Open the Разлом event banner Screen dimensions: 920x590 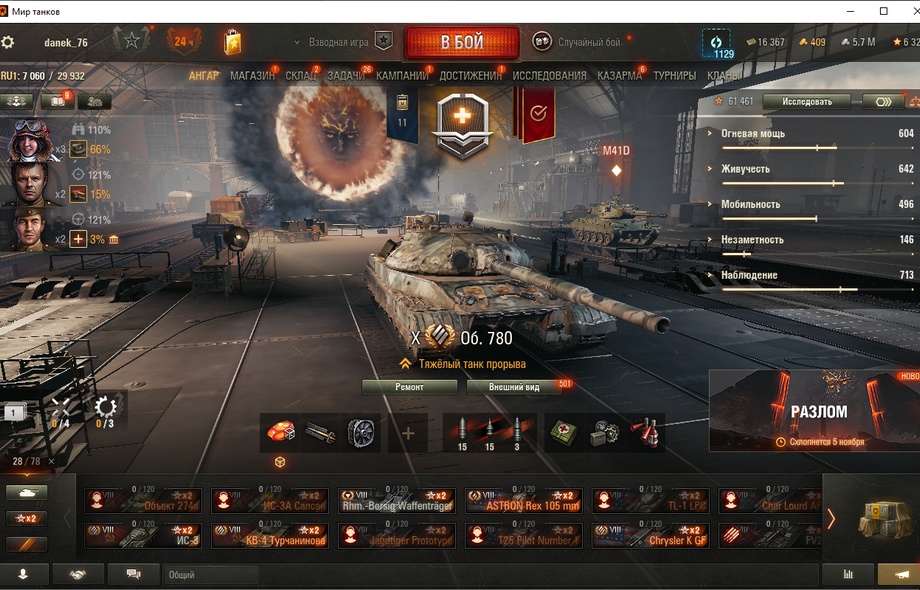coord(814,411)
